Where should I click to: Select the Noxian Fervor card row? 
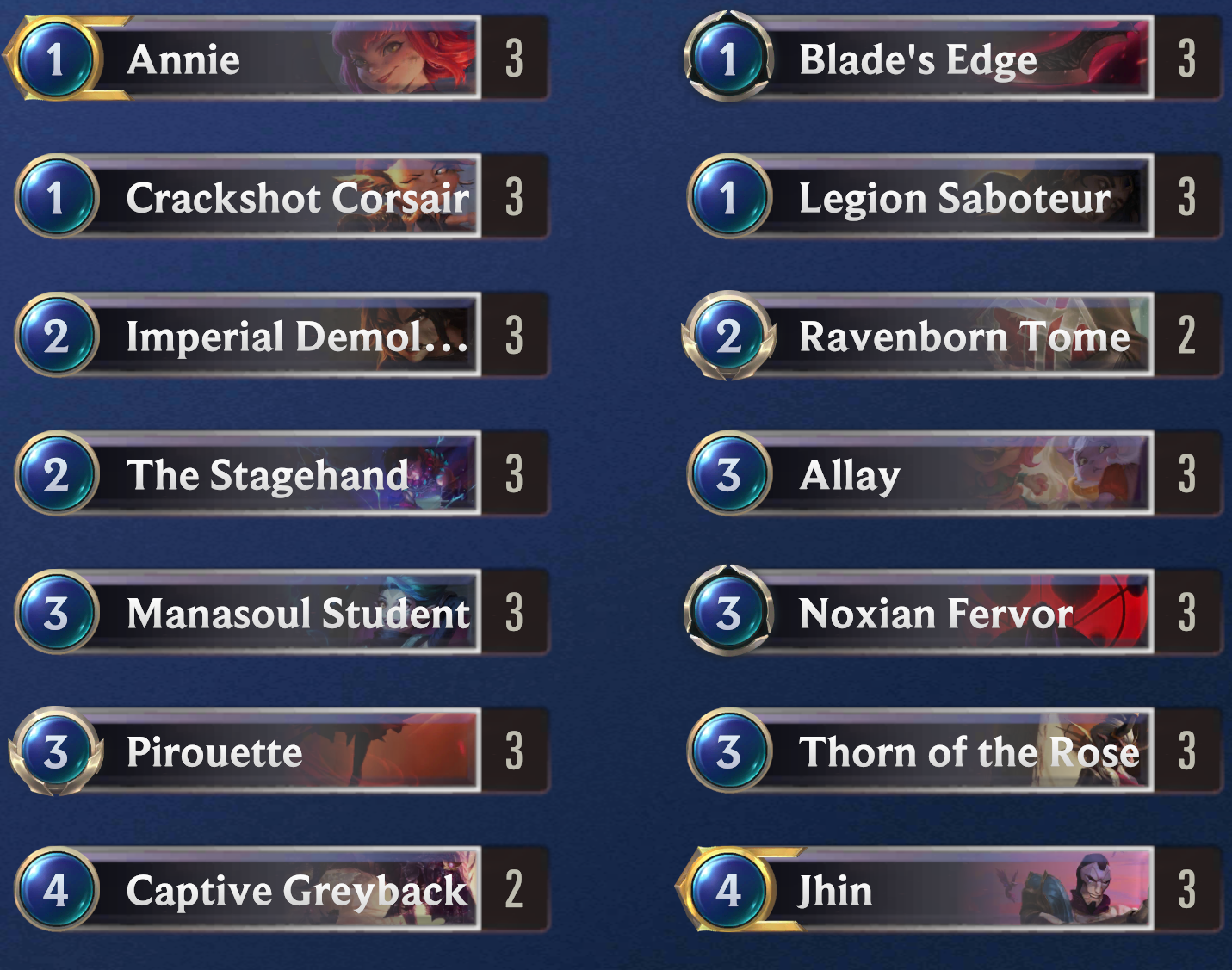click(x=930, y=614)
